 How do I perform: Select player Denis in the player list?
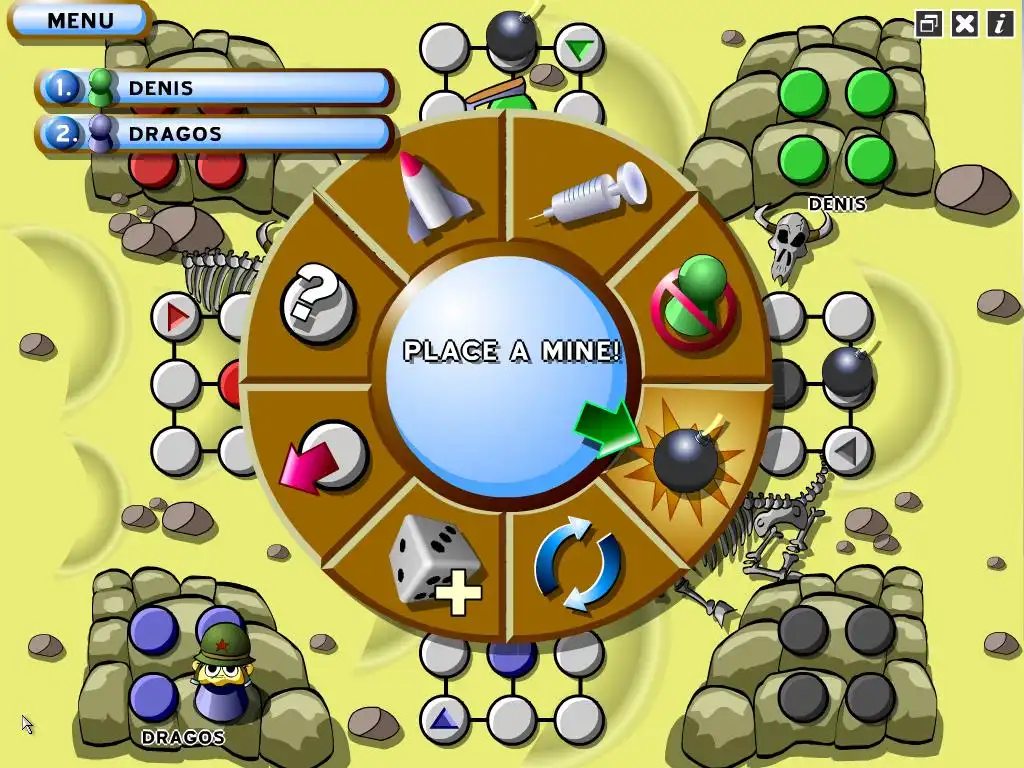click(x=215, y=88)
